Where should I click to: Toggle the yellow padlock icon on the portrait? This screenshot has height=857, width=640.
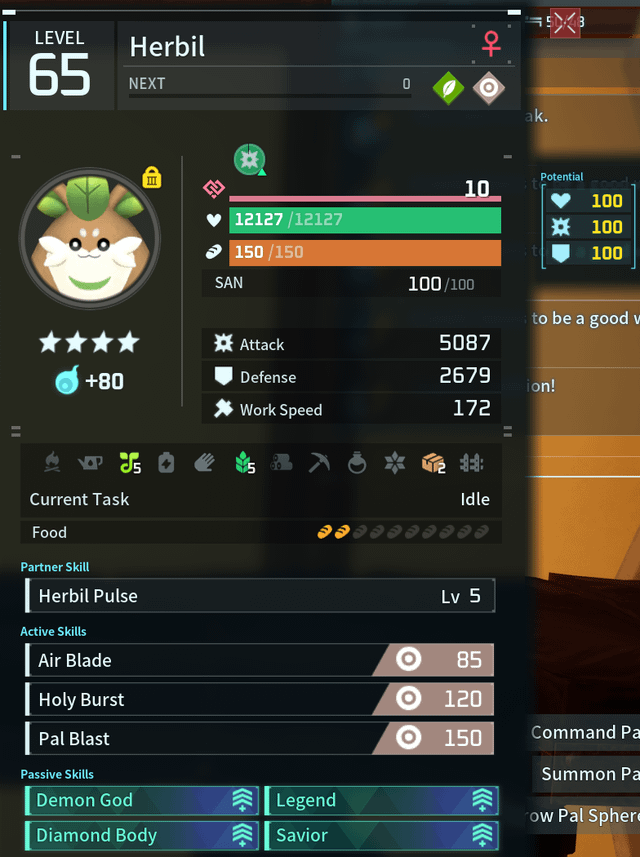pyautogui.click(x=152, y=178)
